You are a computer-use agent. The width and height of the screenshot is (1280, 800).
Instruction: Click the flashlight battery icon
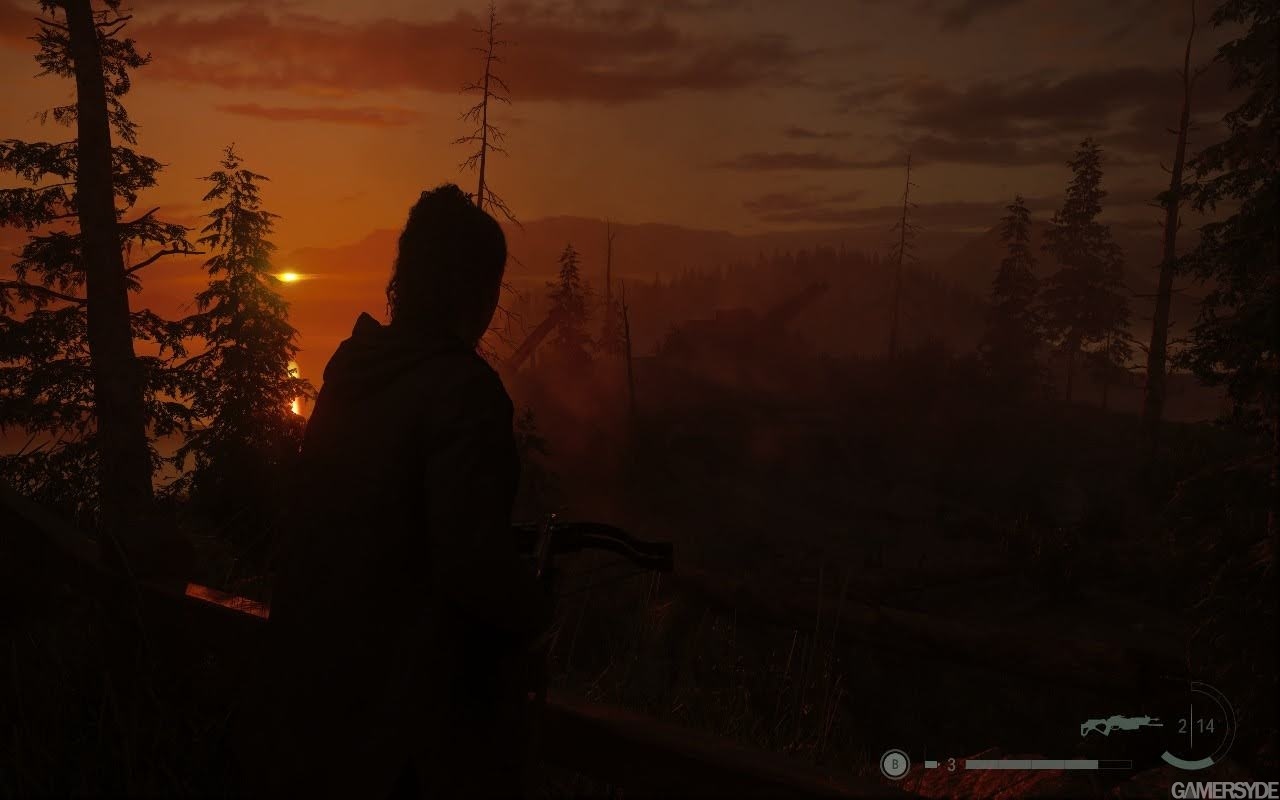click(x=931, y=764)
